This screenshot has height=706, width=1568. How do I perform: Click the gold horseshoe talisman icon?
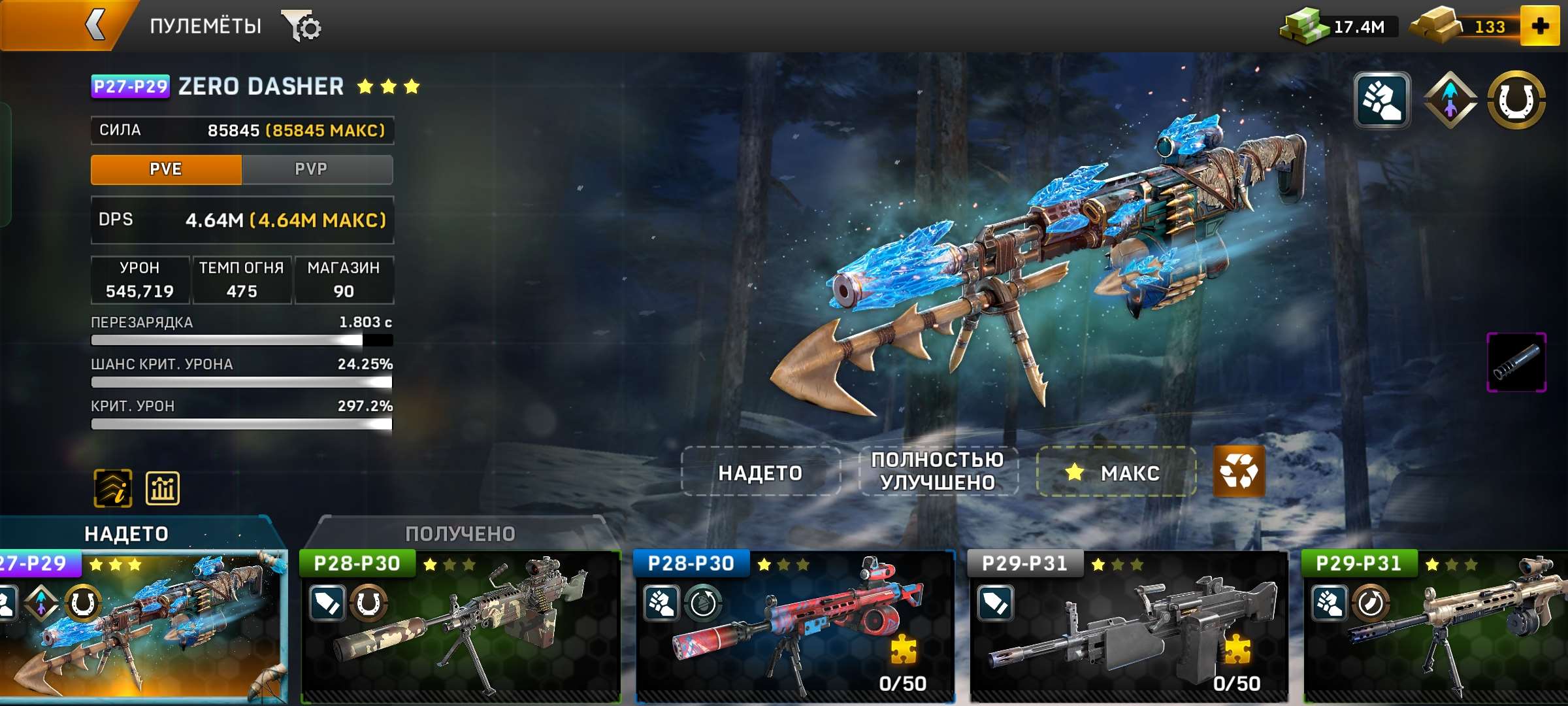point(1514,99)
